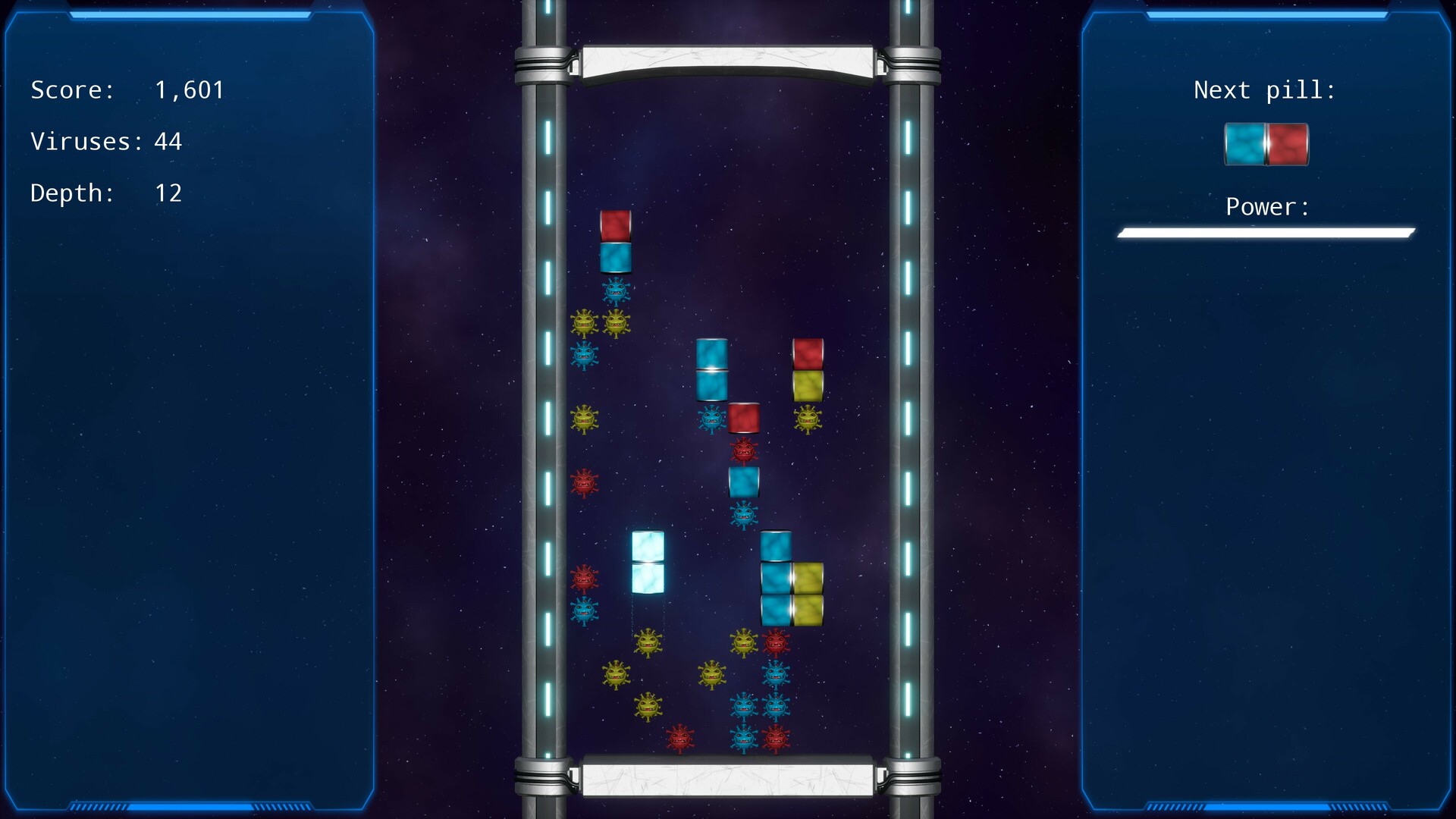This screenshot has width=1456, height=819.
Task: Click the Next pill preview capsule
Action: click(1266, 144)
